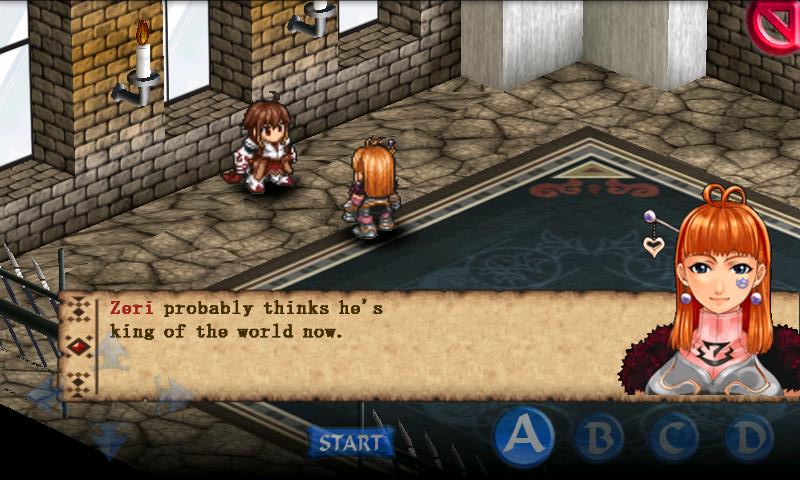Click the blue START button

[x=349, y=441]
